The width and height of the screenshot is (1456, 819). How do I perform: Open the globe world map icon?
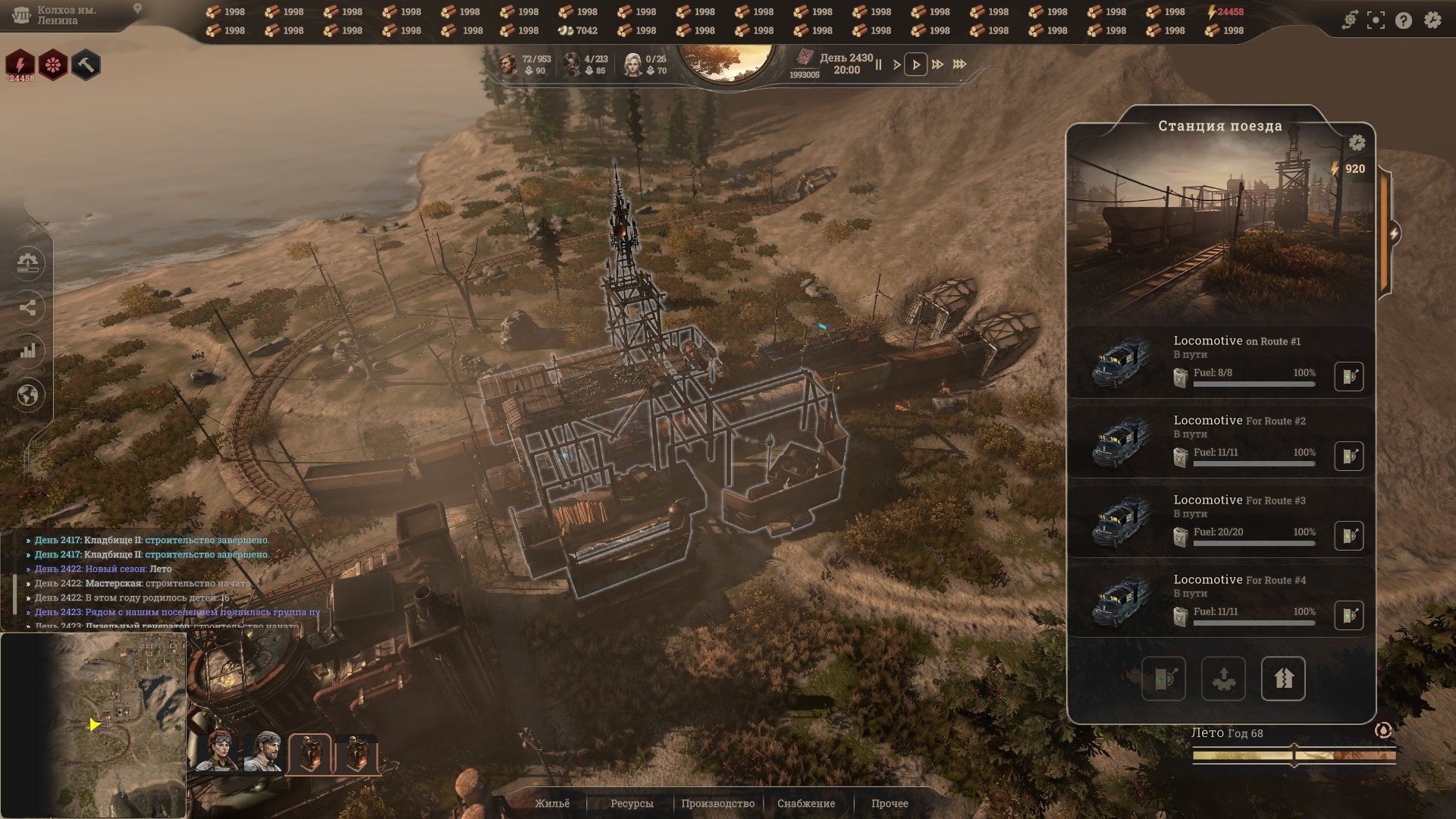(28, 395)
